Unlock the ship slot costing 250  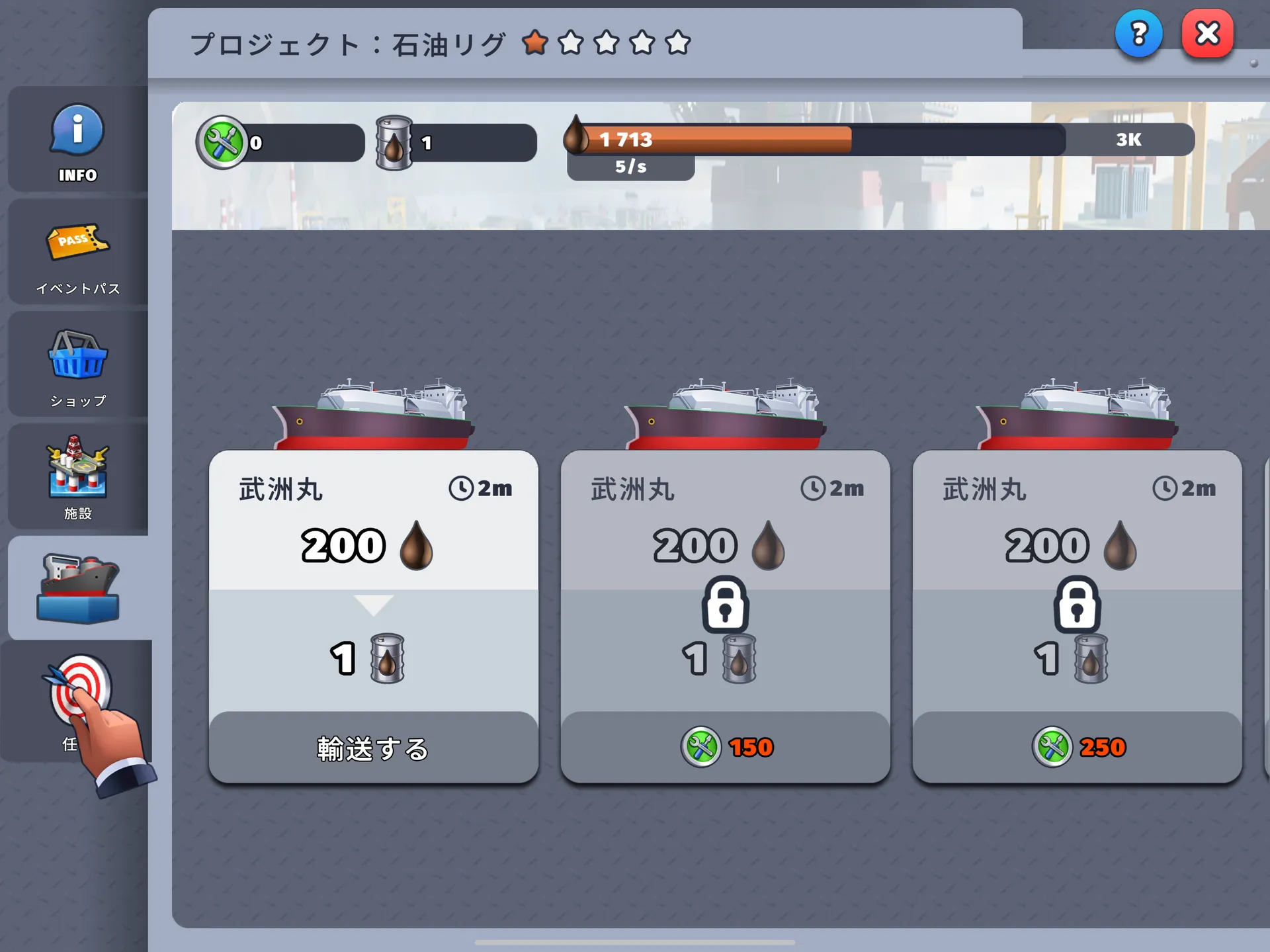click(x=1078, y=748)
